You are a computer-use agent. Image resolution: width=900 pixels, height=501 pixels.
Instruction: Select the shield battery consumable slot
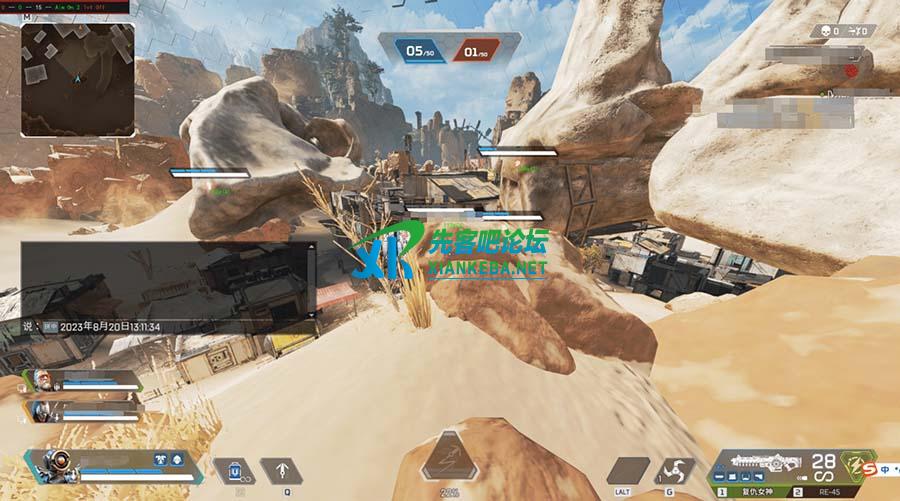(234, 470)
